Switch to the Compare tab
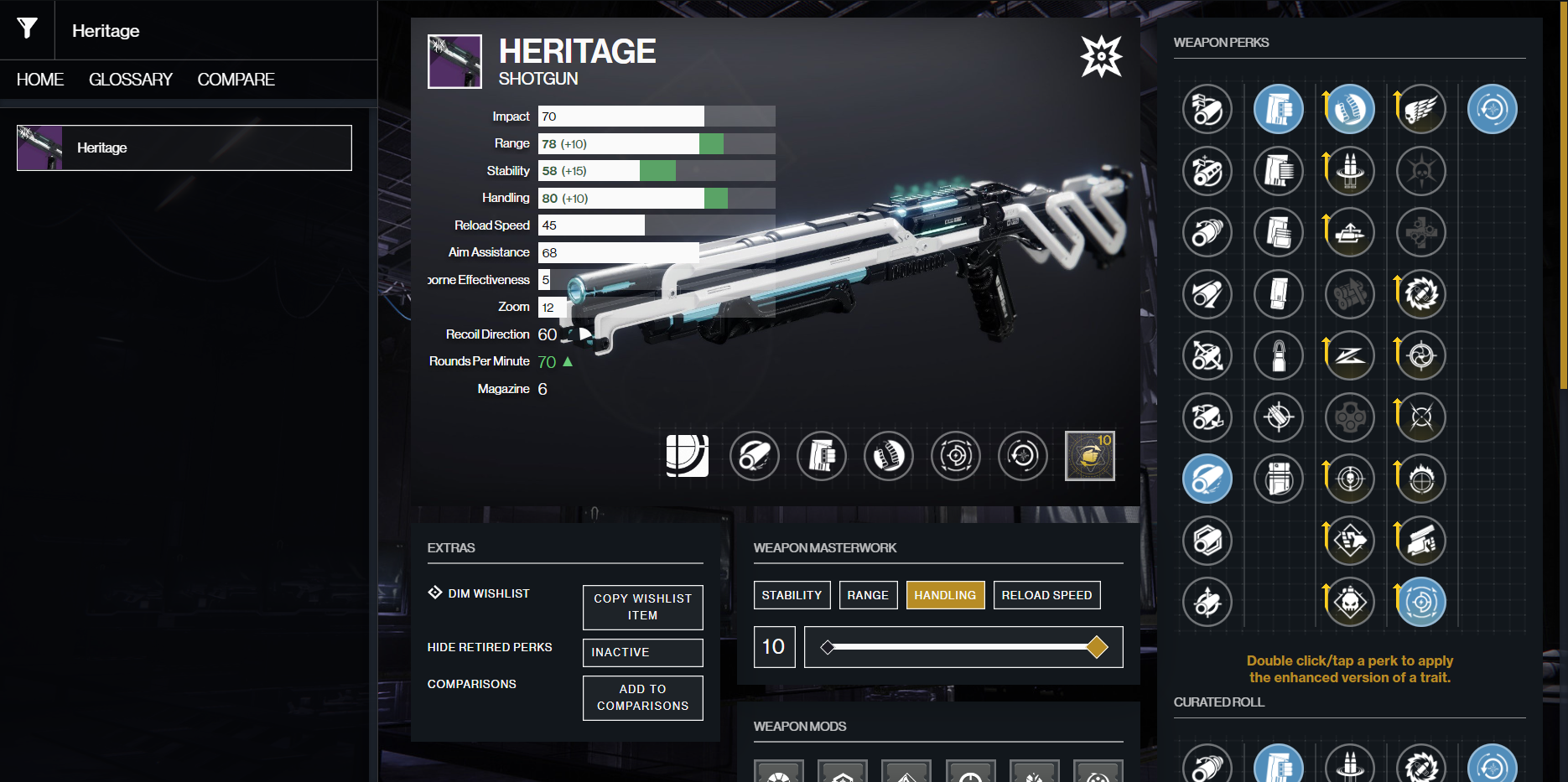Image resolution: width=1568 pixels, height=782 pixels. coord(236,80)
